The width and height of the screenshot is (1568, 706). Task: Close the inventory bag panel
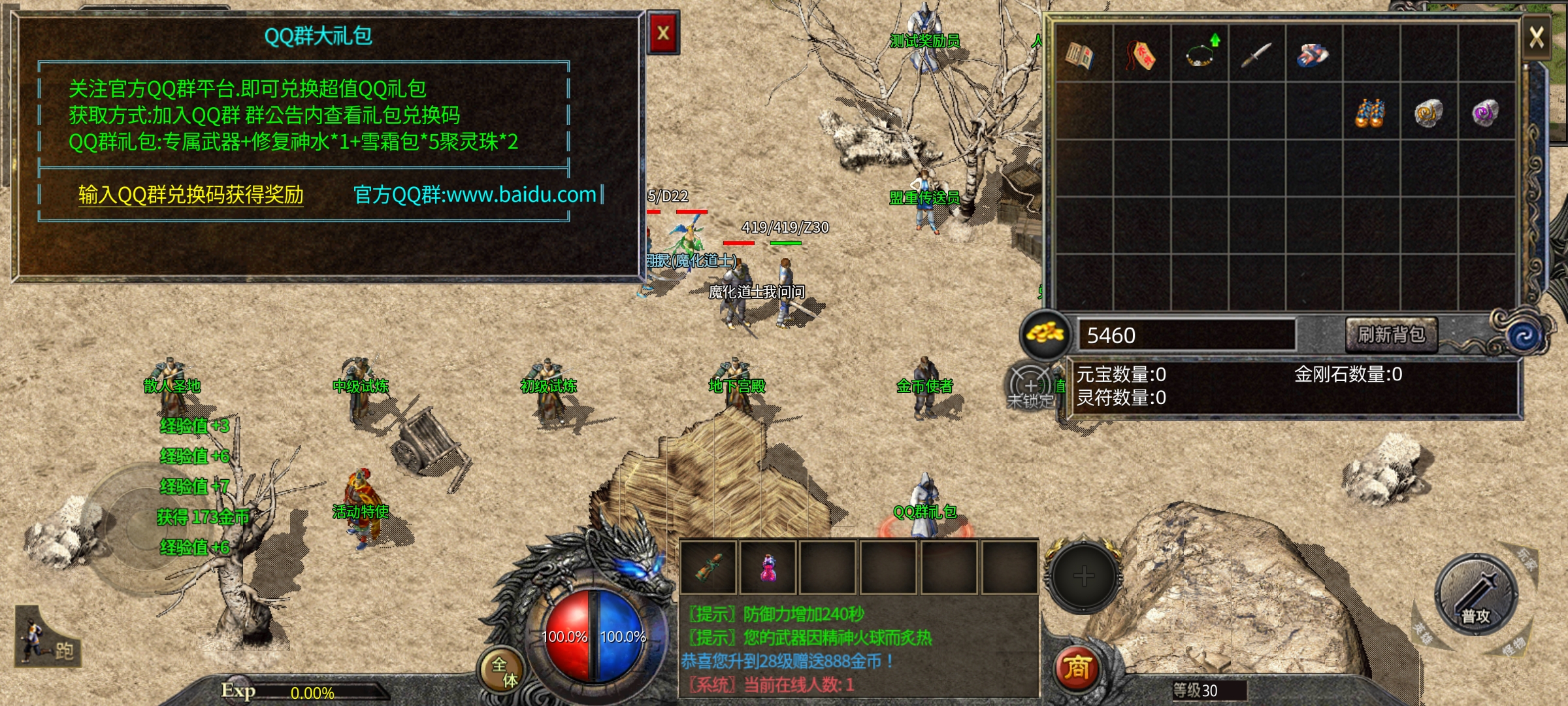click(x=1536, y=37)
